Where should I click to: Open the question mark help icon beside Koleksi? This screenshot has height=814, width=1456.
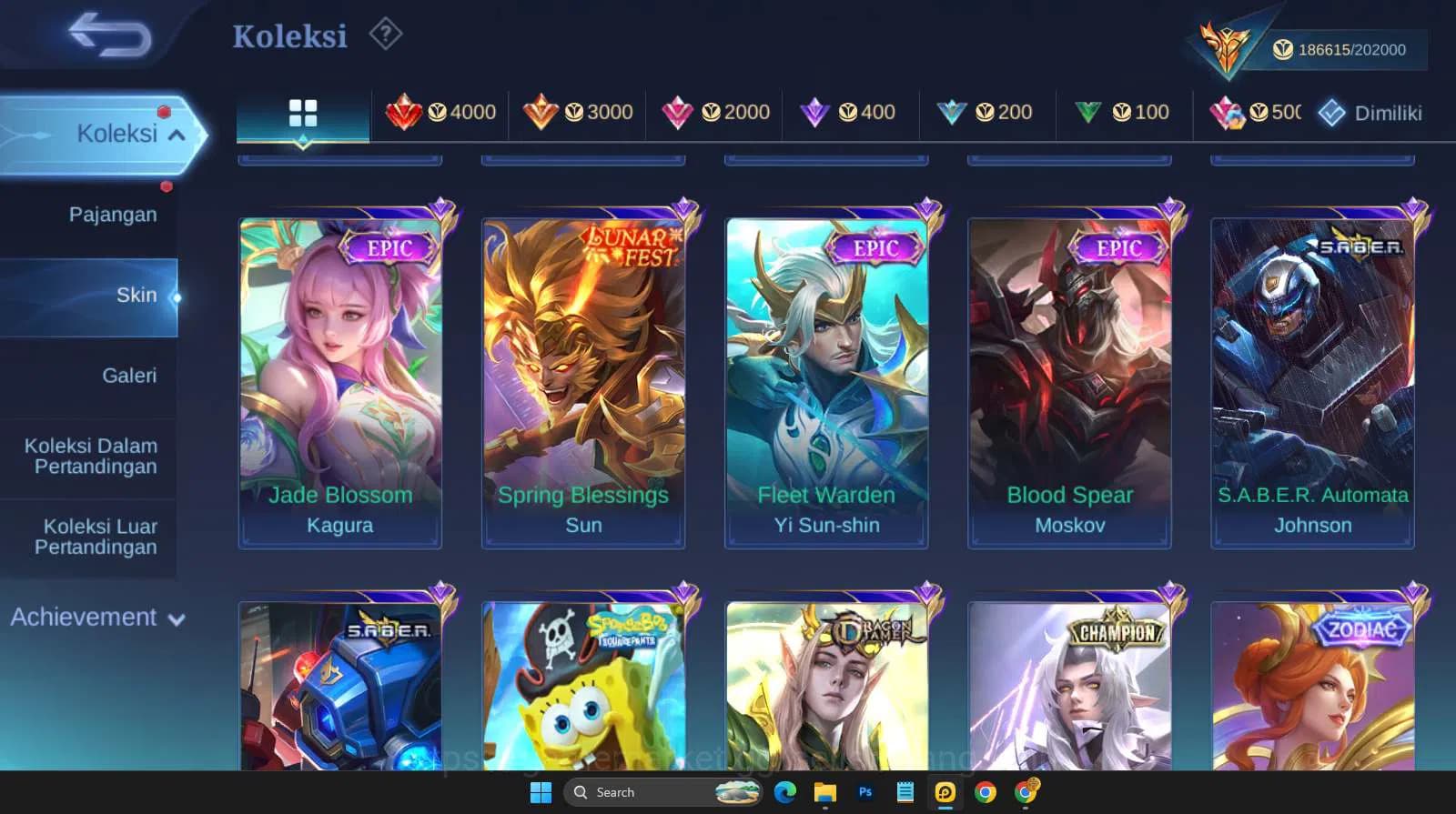(386, 35)
